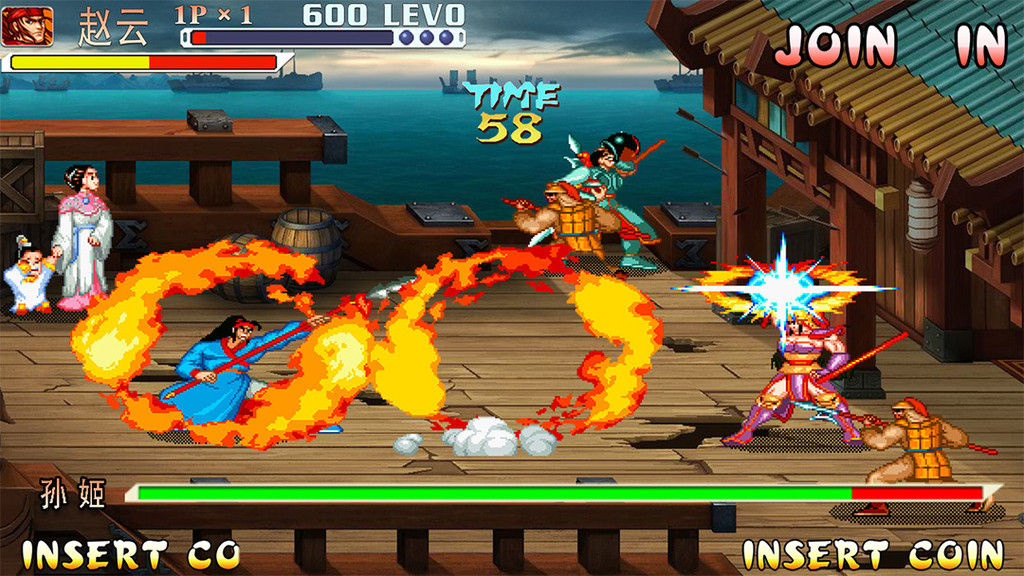Viewport: 1024px width, 576px height.
Task: Click the cut-off INSERT CO text
Action: pos(131,553)
